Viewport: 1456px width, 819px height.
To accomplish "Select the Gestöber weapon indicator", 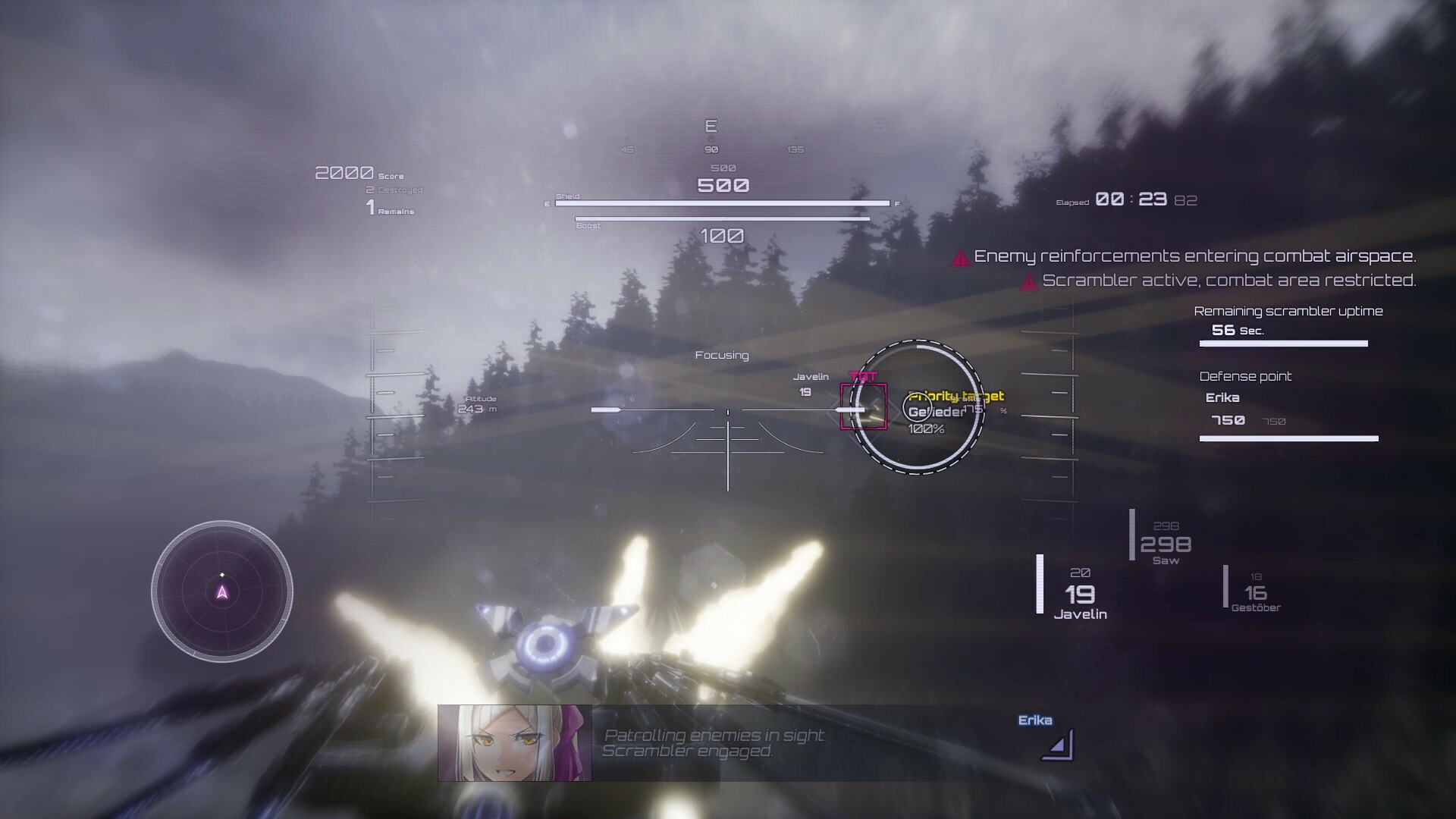I will click(x=1254, y=593).
